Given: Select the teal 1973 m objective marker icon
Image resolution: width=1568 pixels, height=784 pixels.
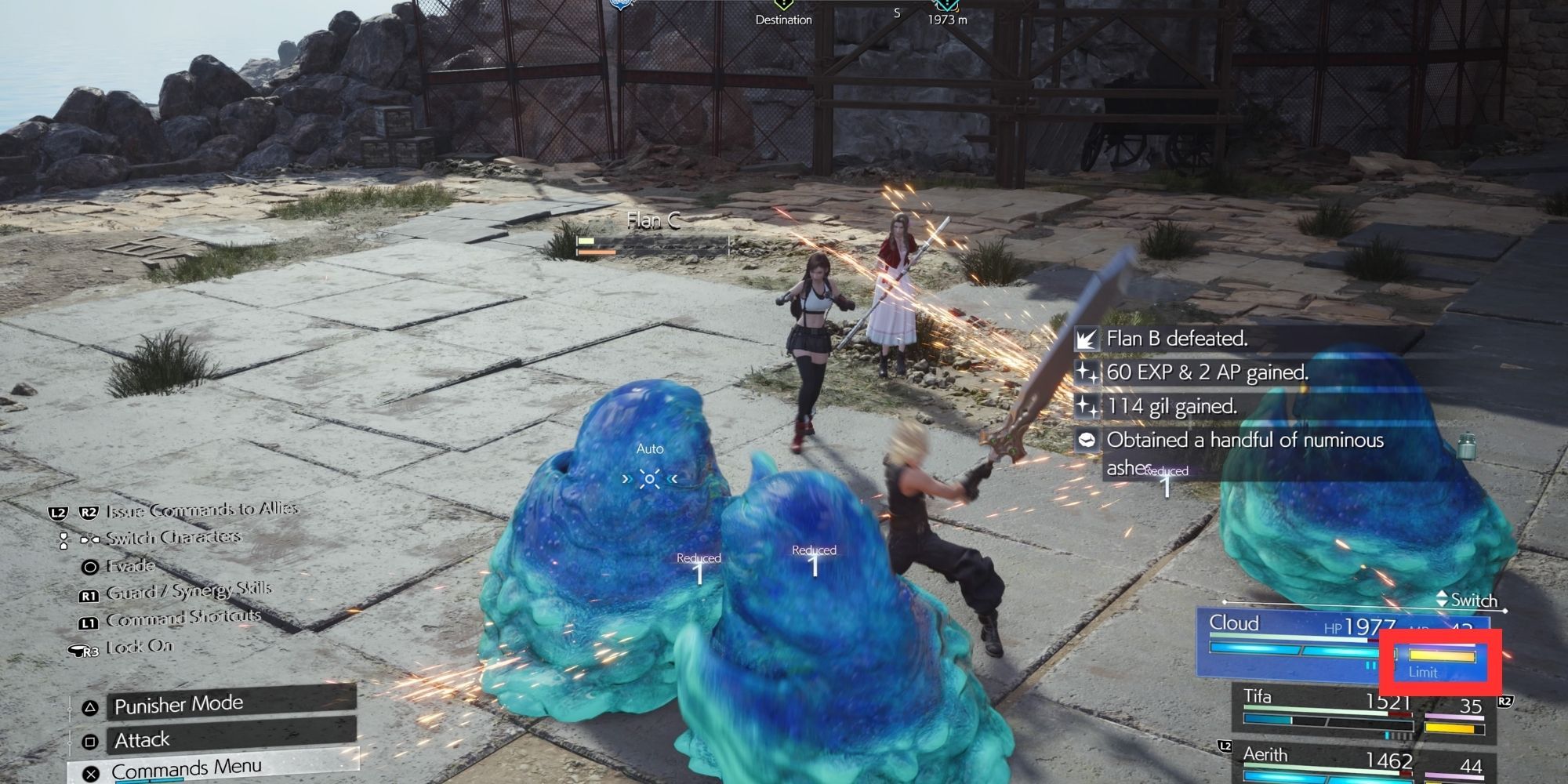Looking at the screenshot, I should coord(946,5).
